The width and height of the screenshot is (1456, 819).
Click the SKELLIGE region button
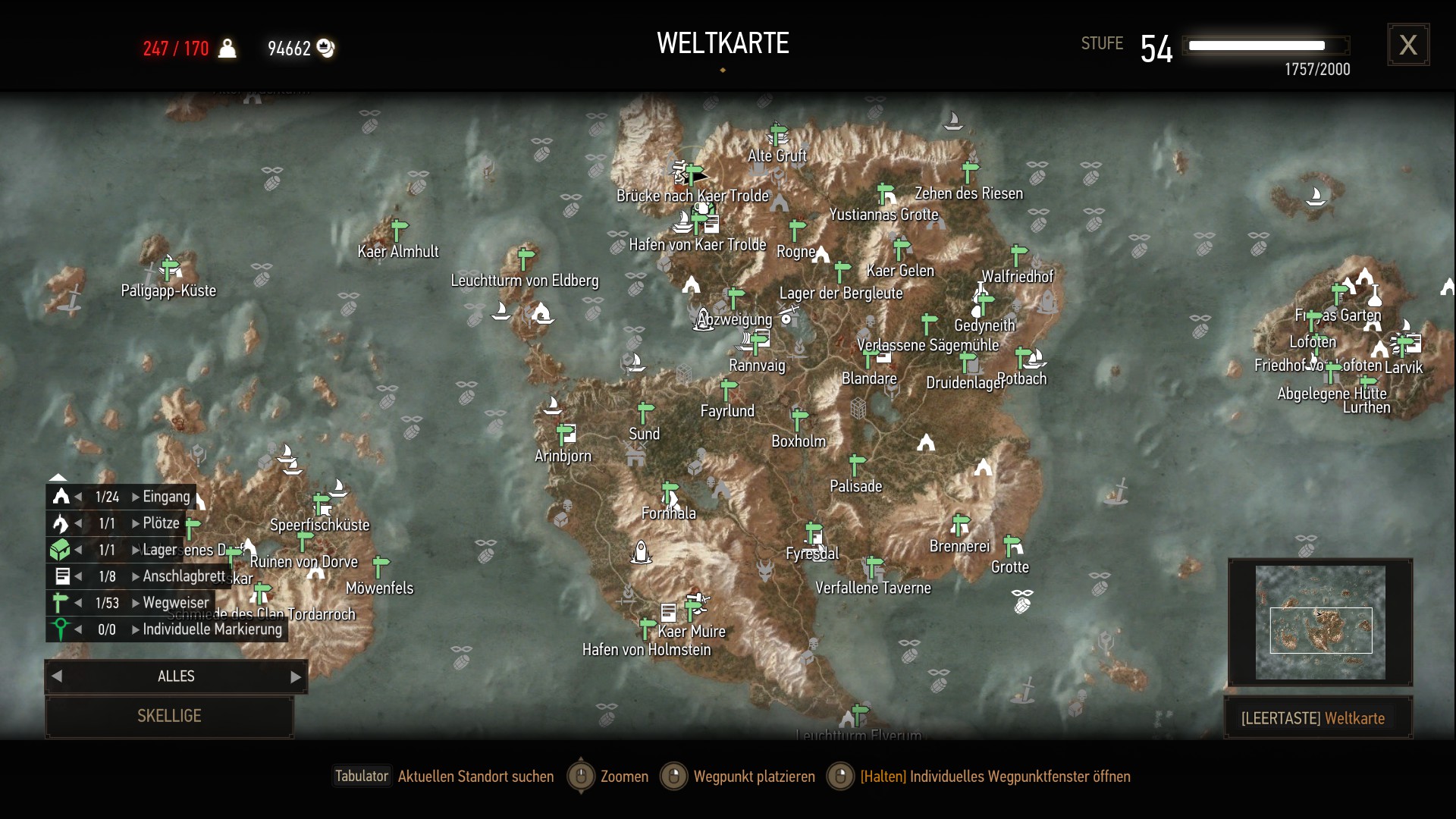[169, 716]
